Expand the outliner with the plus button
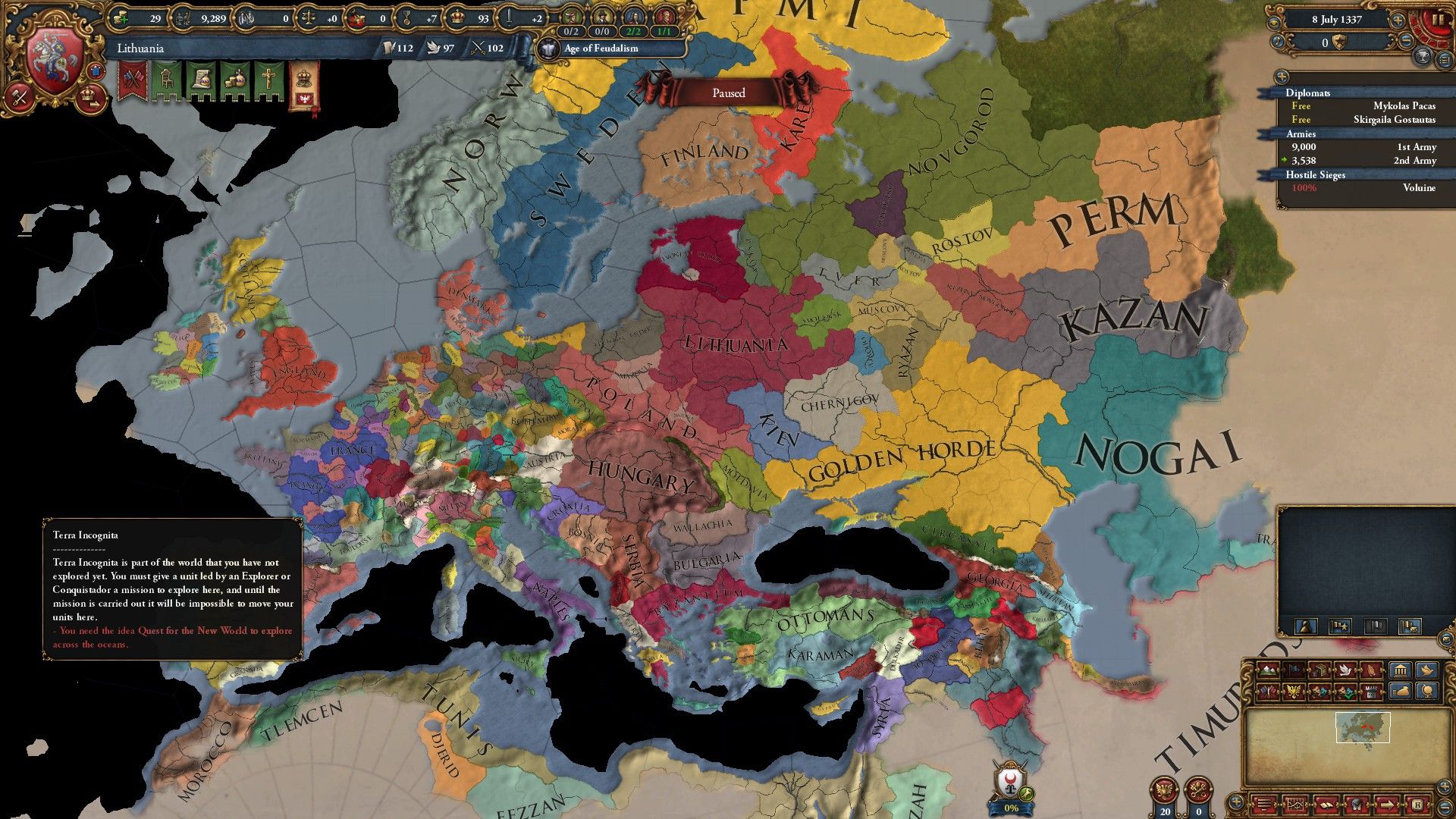This screenshot has width=1456, height=819. coord(1282,77)
